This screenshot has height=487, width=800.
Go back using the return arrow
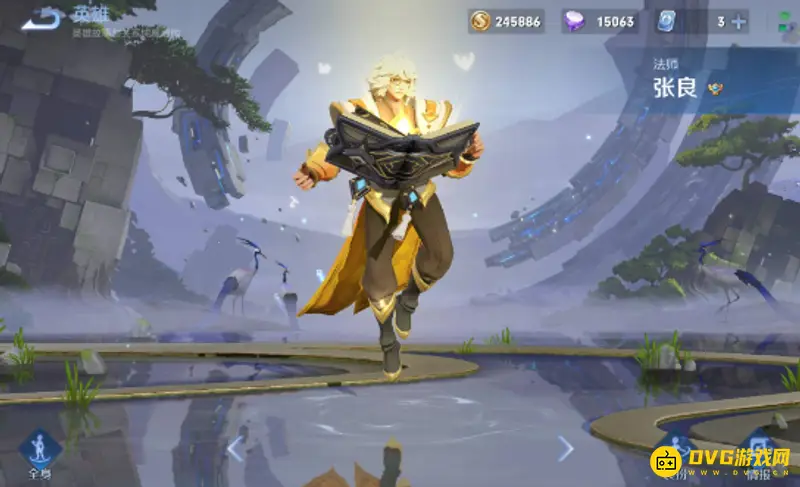click(x=42, y=19)
